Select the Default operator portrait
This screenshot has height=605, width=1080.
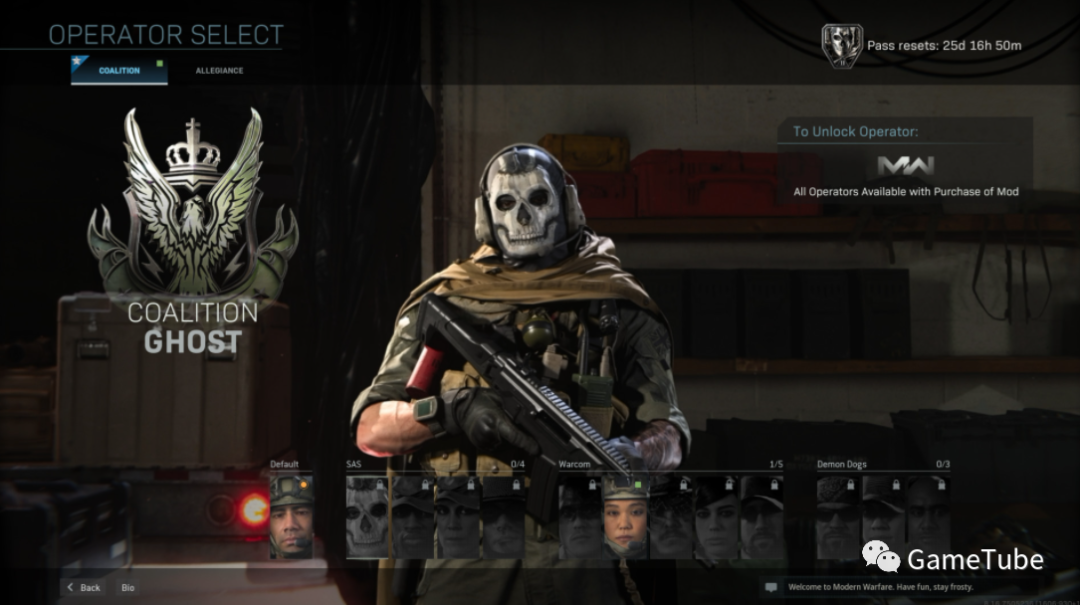point(291,516)
